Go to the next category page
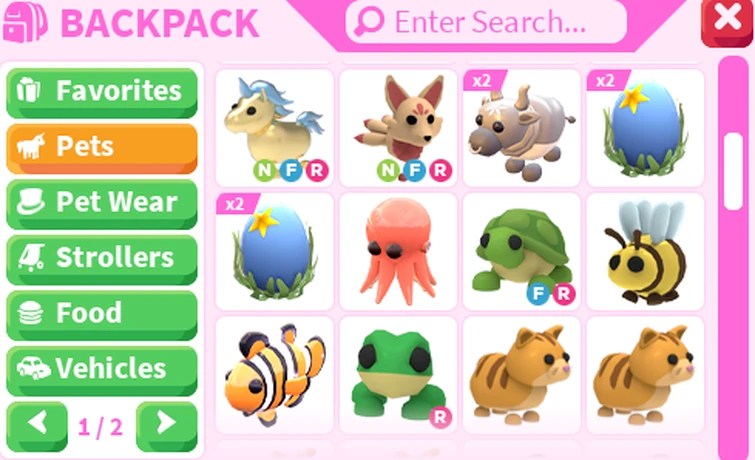The width and height of the screenshot is (755, 460). (166, 424)
